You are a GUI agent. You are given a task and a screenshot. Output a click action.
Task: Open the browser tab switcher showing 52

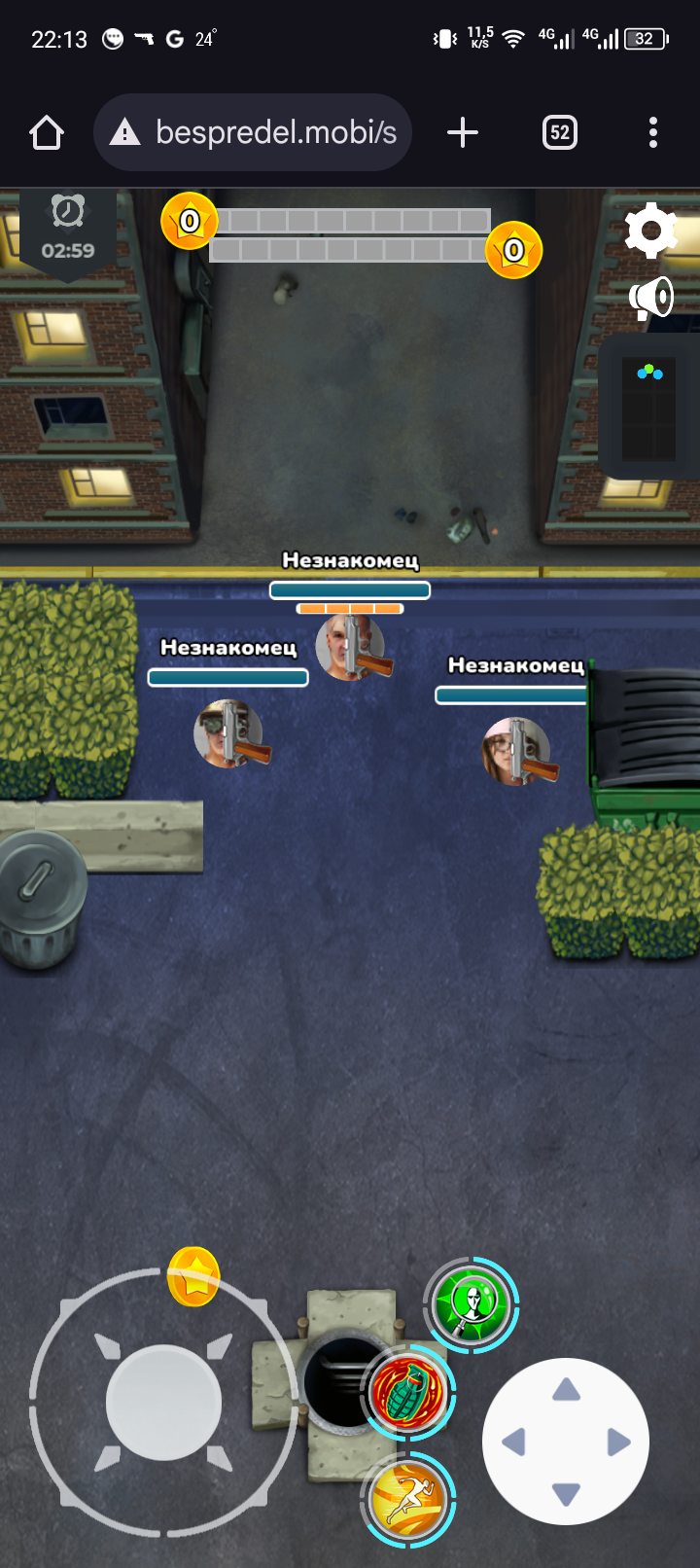point(559,132)
